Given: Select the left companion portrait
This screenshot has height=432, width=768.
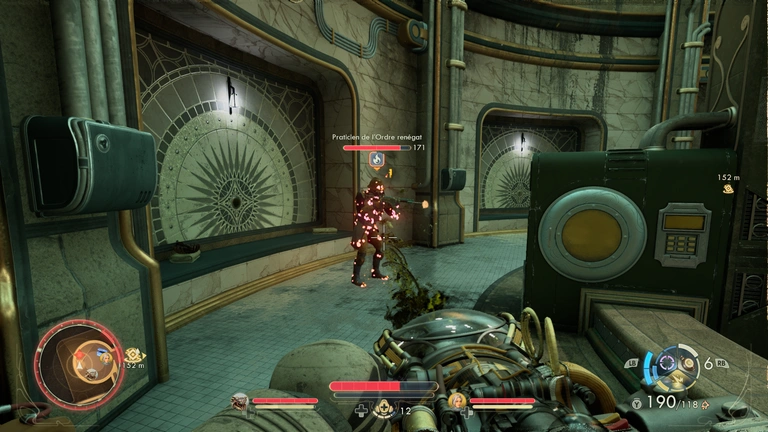Looking at the screenshot, I should (x=240, y=402).
